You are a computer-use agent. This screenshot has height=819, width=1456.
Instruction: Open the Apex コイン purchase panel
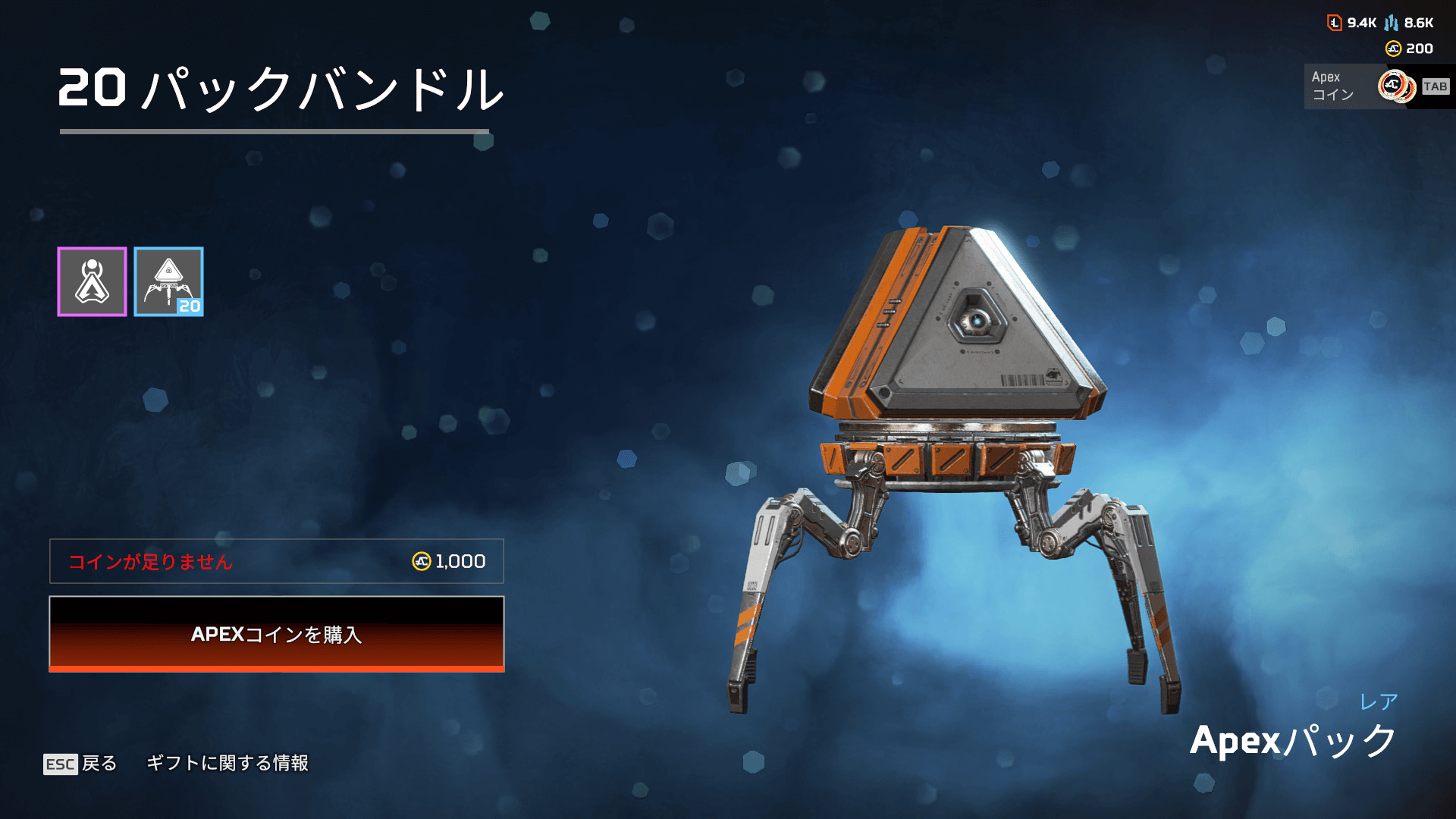click(x=1378, y=86)
